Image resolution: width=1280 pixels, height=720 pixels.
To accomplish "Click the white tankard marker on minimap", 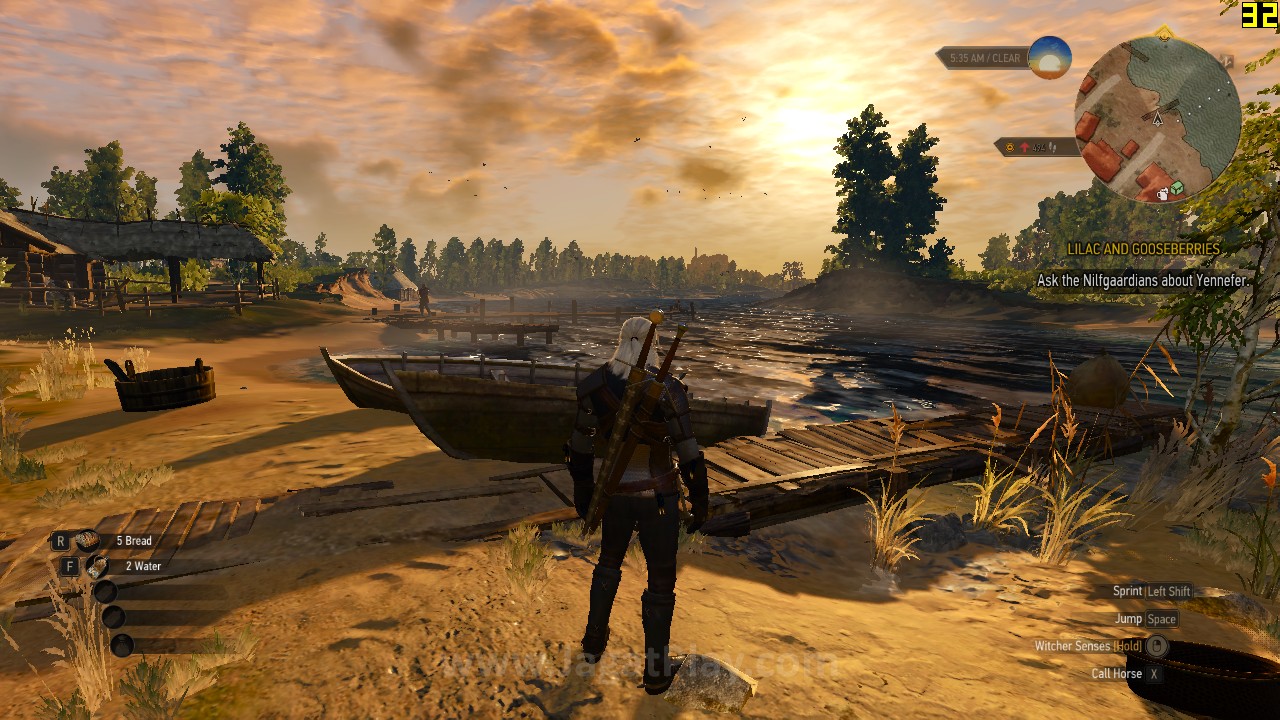I will coord(1163,194).
